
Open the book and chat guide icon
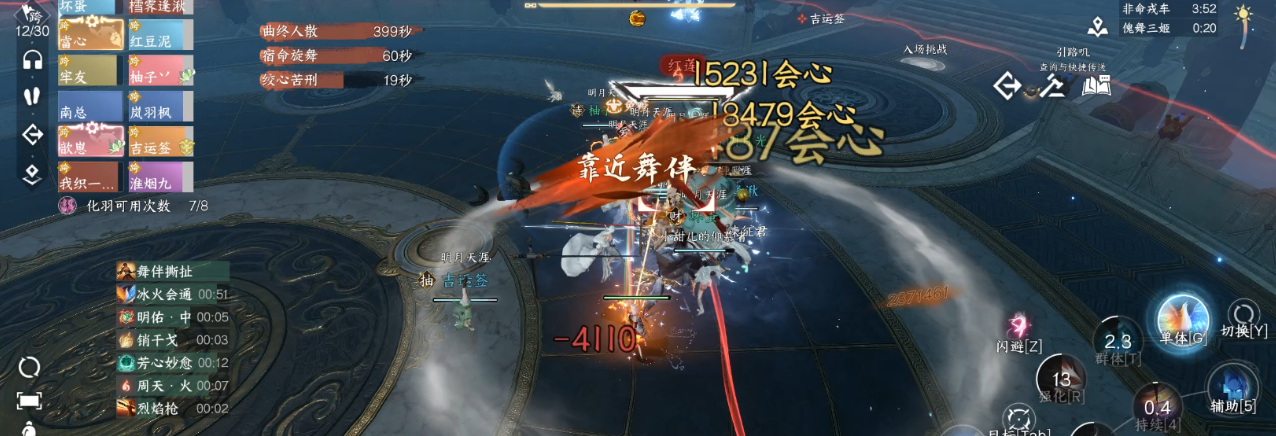pyautogui.click(x=1096, y=87)
